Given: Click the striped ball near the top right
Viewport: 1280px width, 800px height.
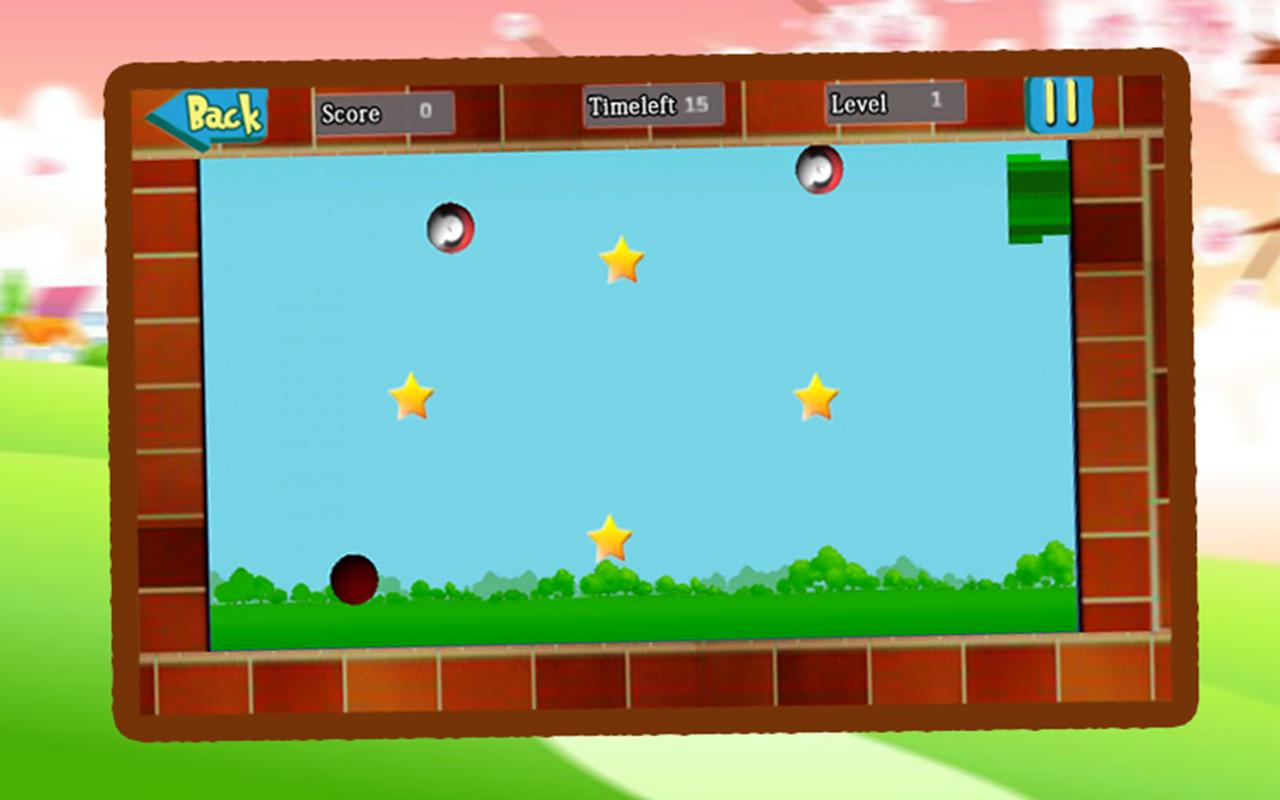Looking at the screenshot, I should click(818, 171).
